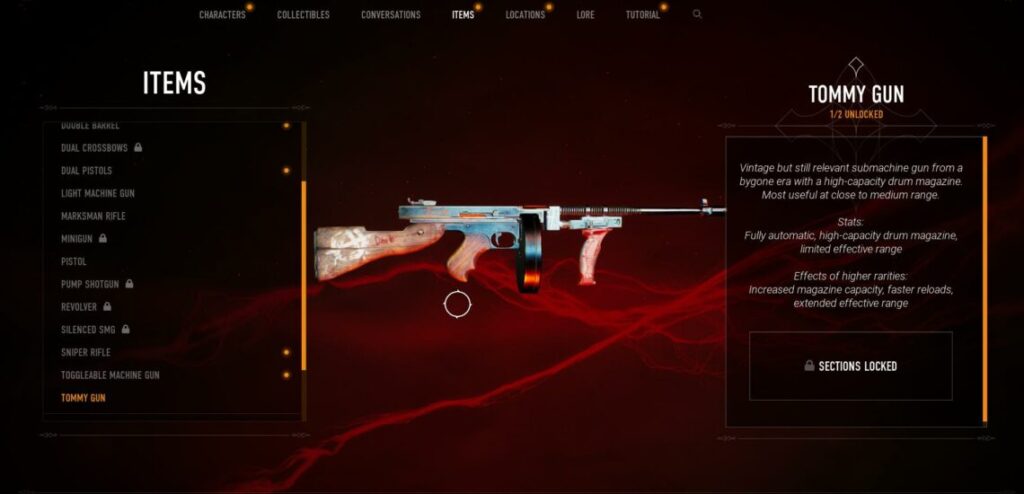Select the Items tab
Image resolution: width=1024 pixels, height=494 pixels.
pos(462,15)
